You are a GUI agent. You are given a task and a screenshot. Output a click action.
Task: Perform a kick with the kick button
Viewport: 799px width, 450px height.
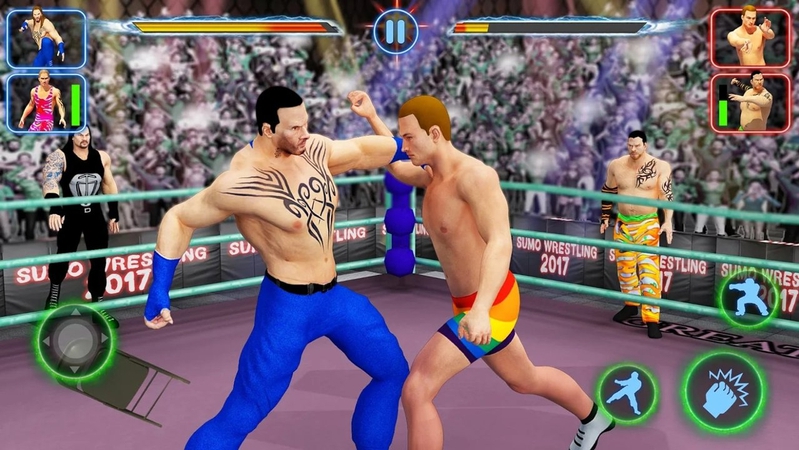(x=627, y=393)
